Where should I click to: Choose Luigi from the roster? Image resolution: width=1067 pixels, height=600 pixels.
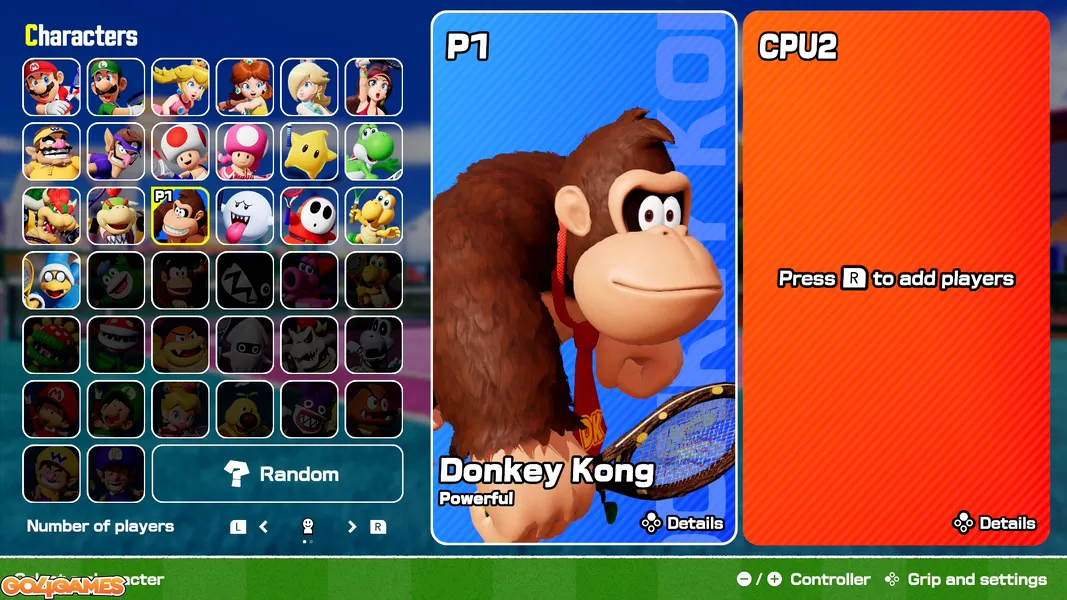(x=116, y=87)
